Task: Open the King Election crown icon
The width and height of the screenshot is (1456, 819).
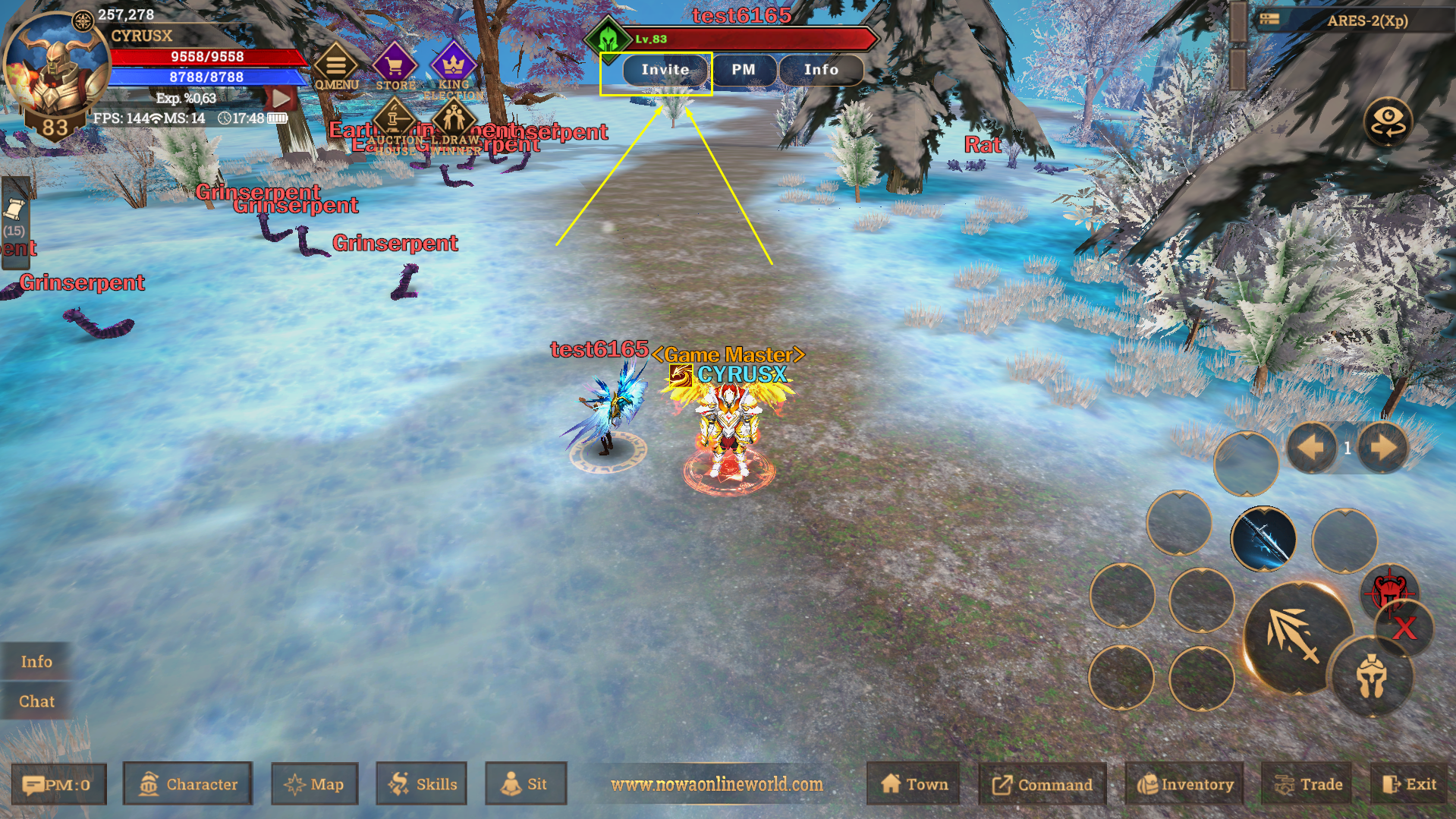Action: pos(453,65)
